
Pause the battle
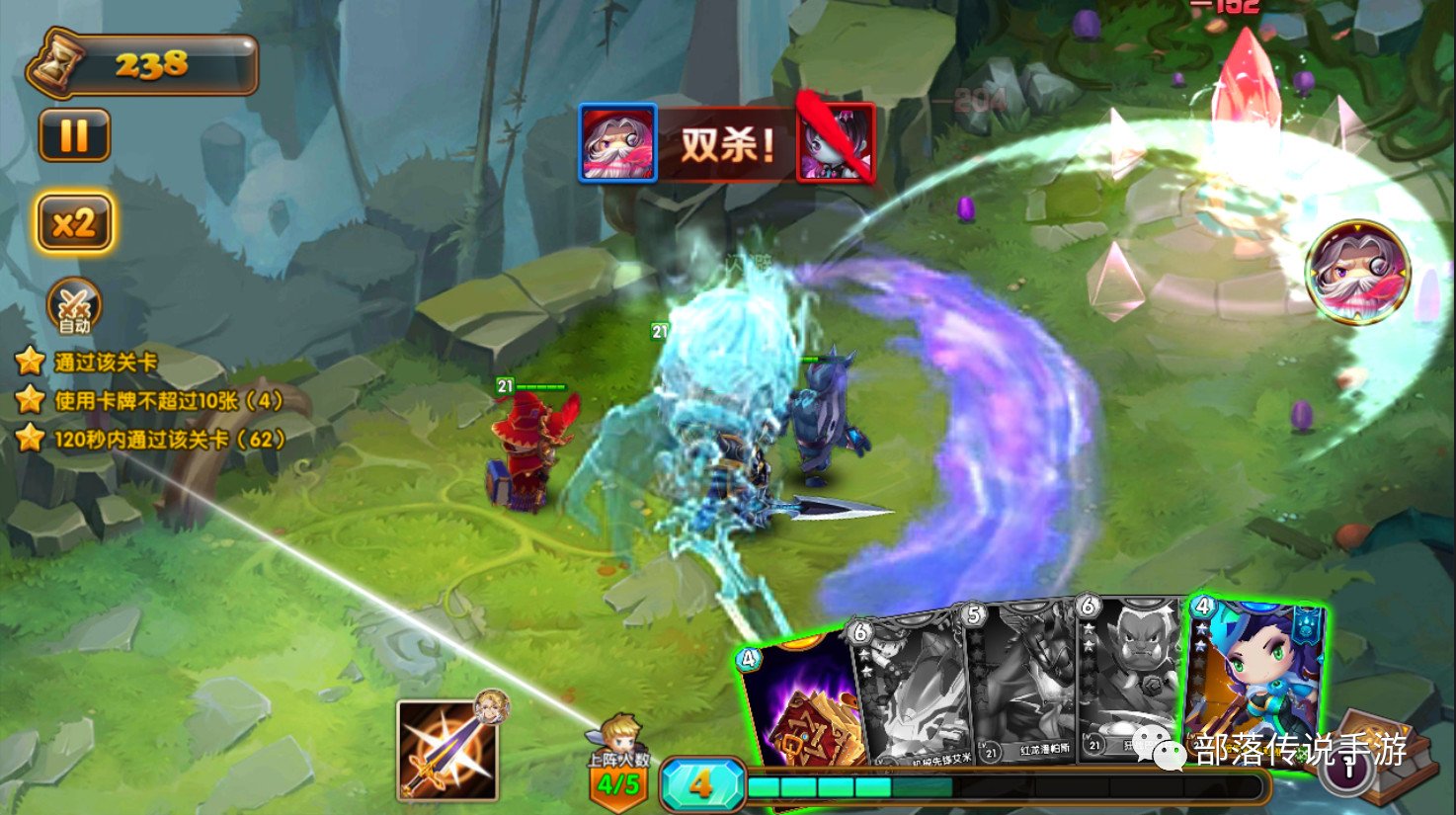pos(74,135)
